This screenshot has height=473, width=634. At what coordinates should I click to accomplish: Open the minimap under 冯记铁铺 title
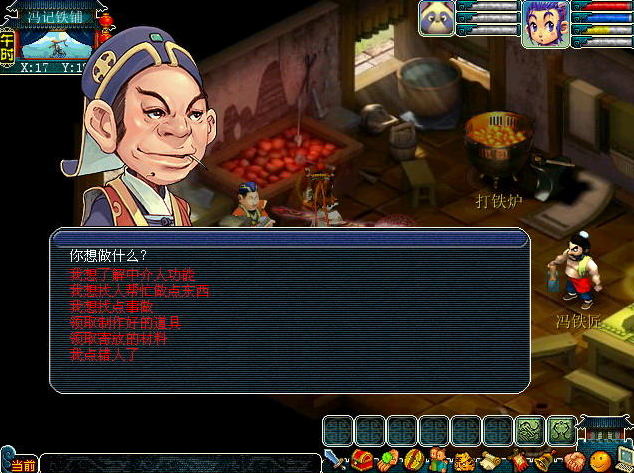point(52,43)
